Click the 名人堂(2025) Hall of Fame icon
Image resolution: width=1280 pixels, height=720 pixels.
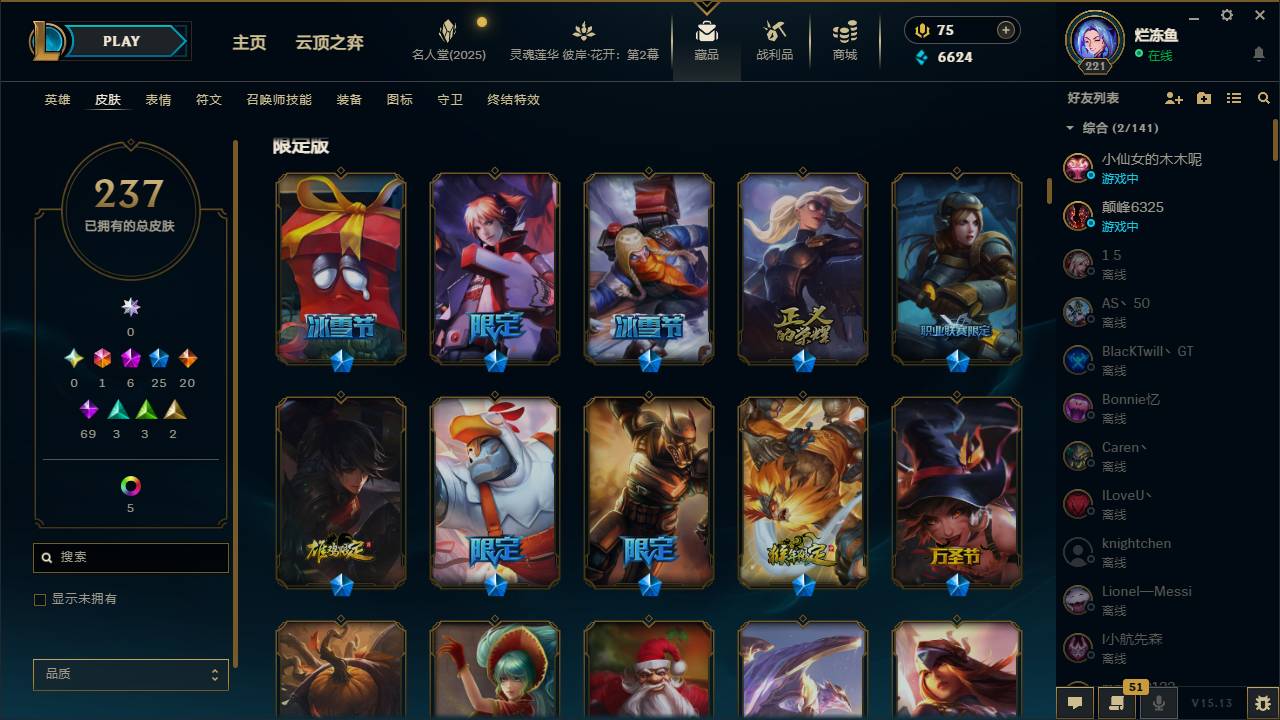tap(447, 37)
